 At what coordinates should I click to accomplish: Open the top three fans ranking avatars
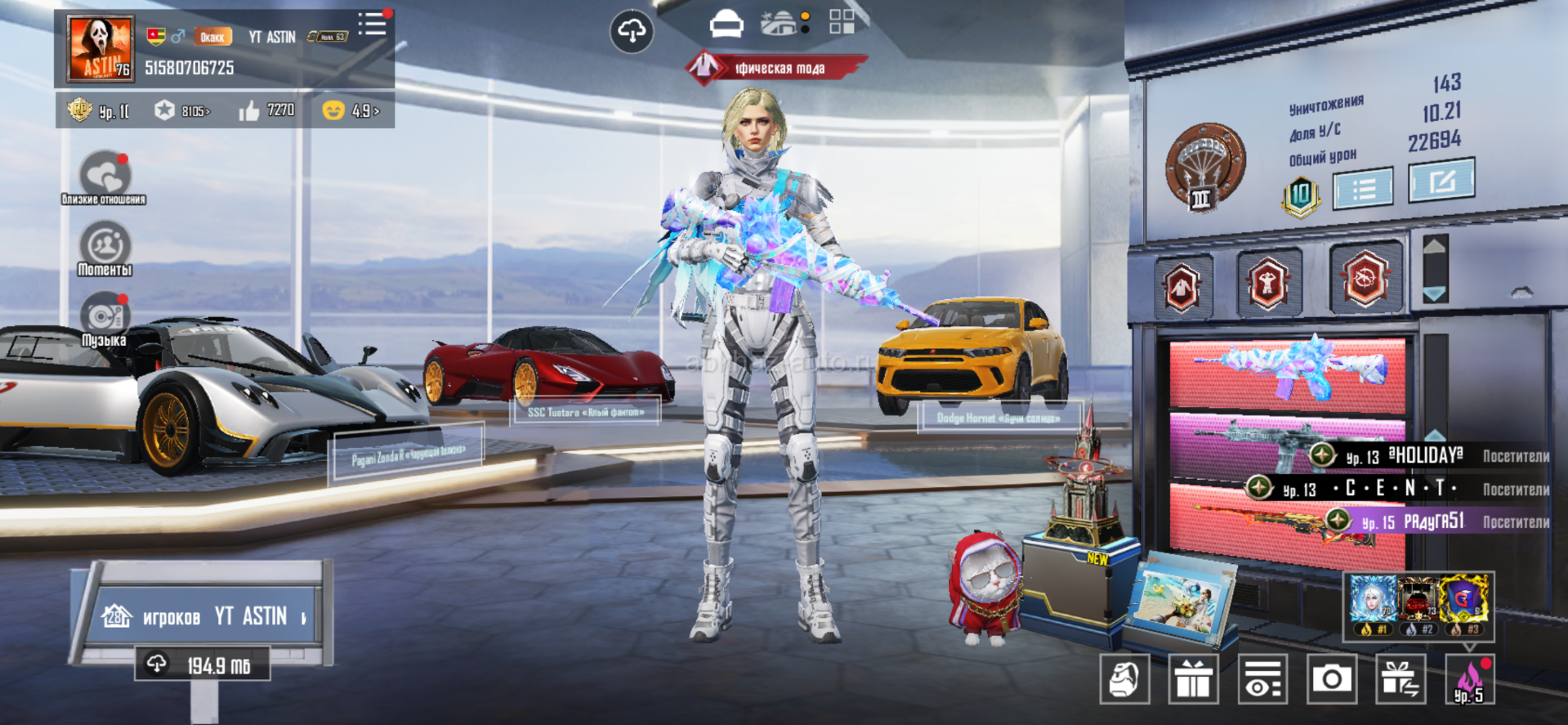point(1418,605)
